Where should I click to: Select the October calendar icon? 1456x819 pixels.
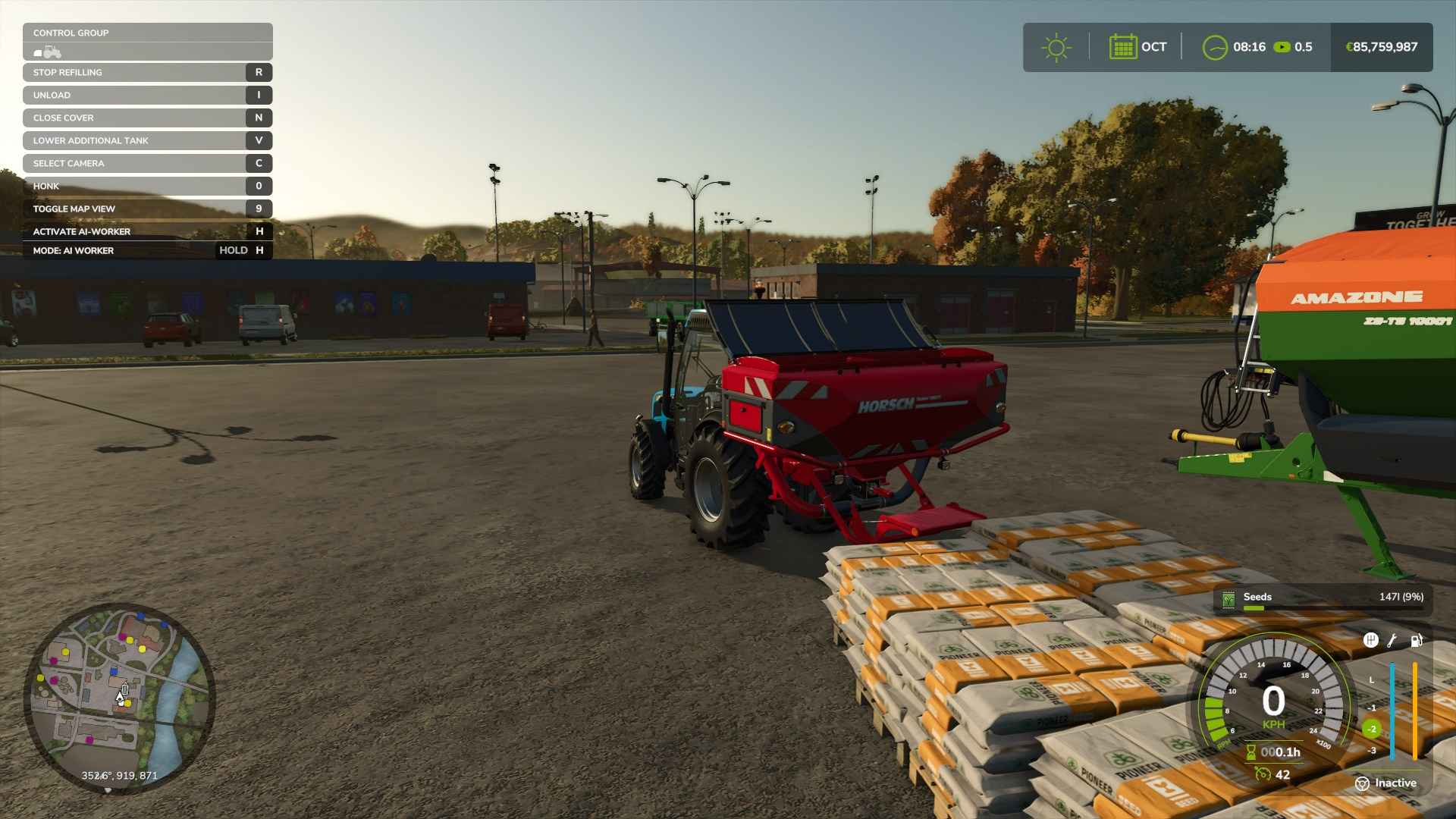point(1122,47)
